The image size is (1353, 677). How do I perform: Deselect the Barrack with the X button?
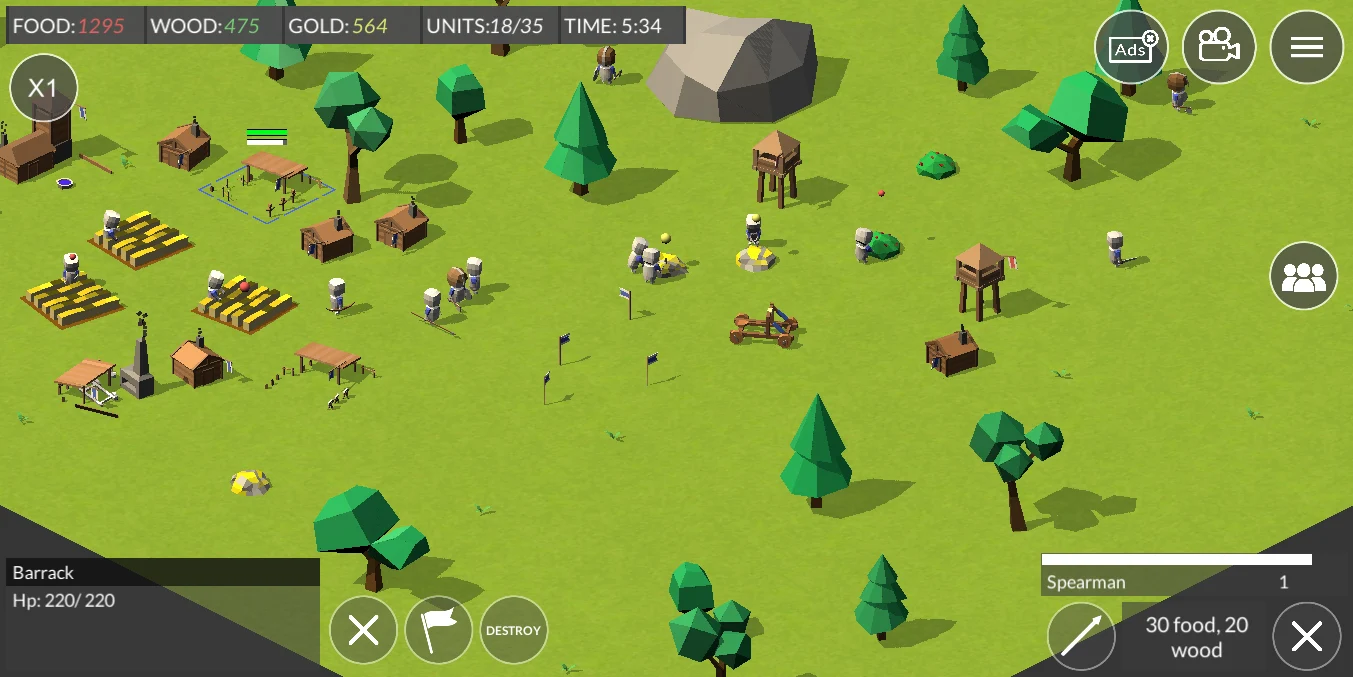click(363, 630)
